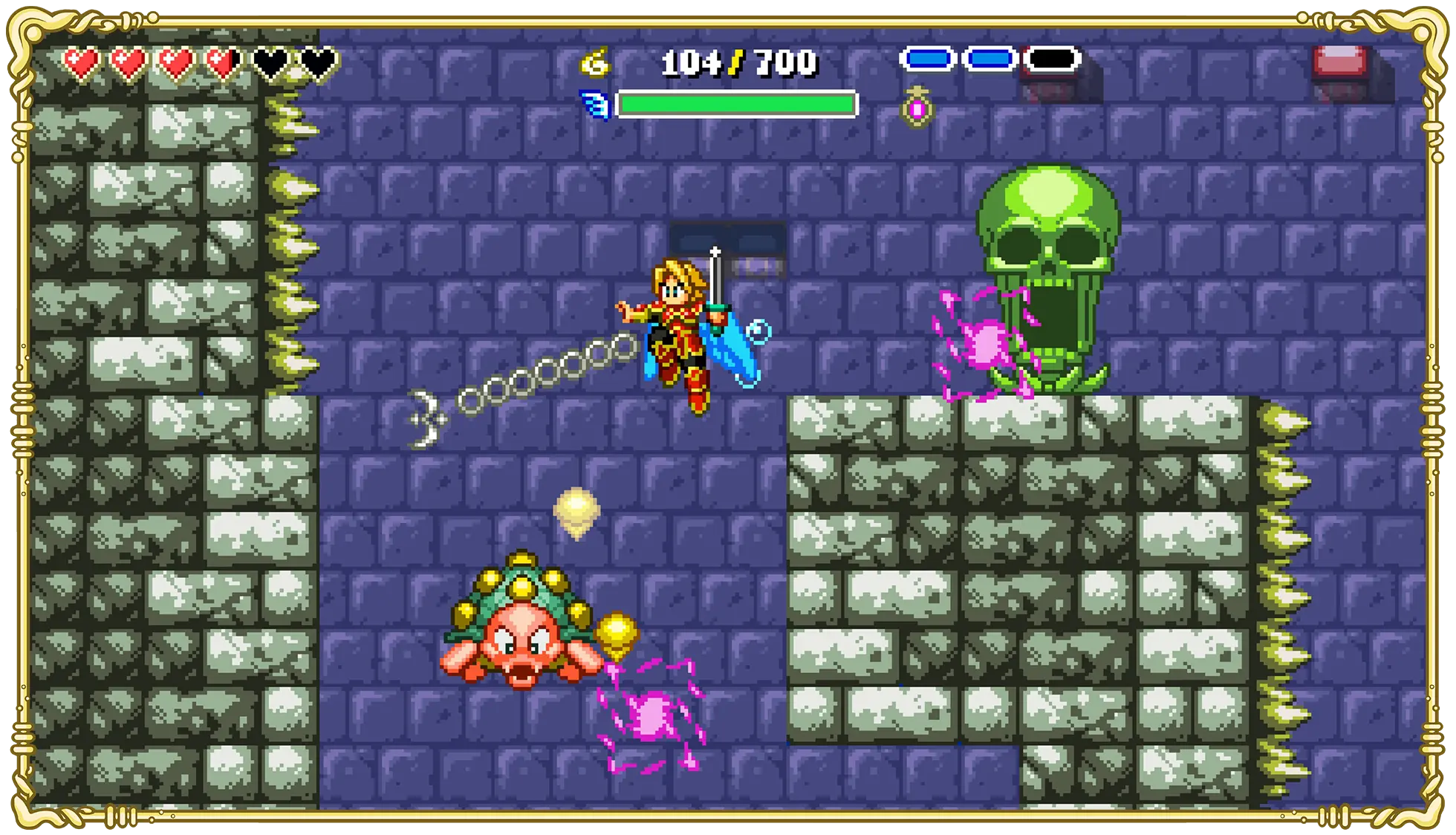Select the pink amulet item icon

pos(917,108)
